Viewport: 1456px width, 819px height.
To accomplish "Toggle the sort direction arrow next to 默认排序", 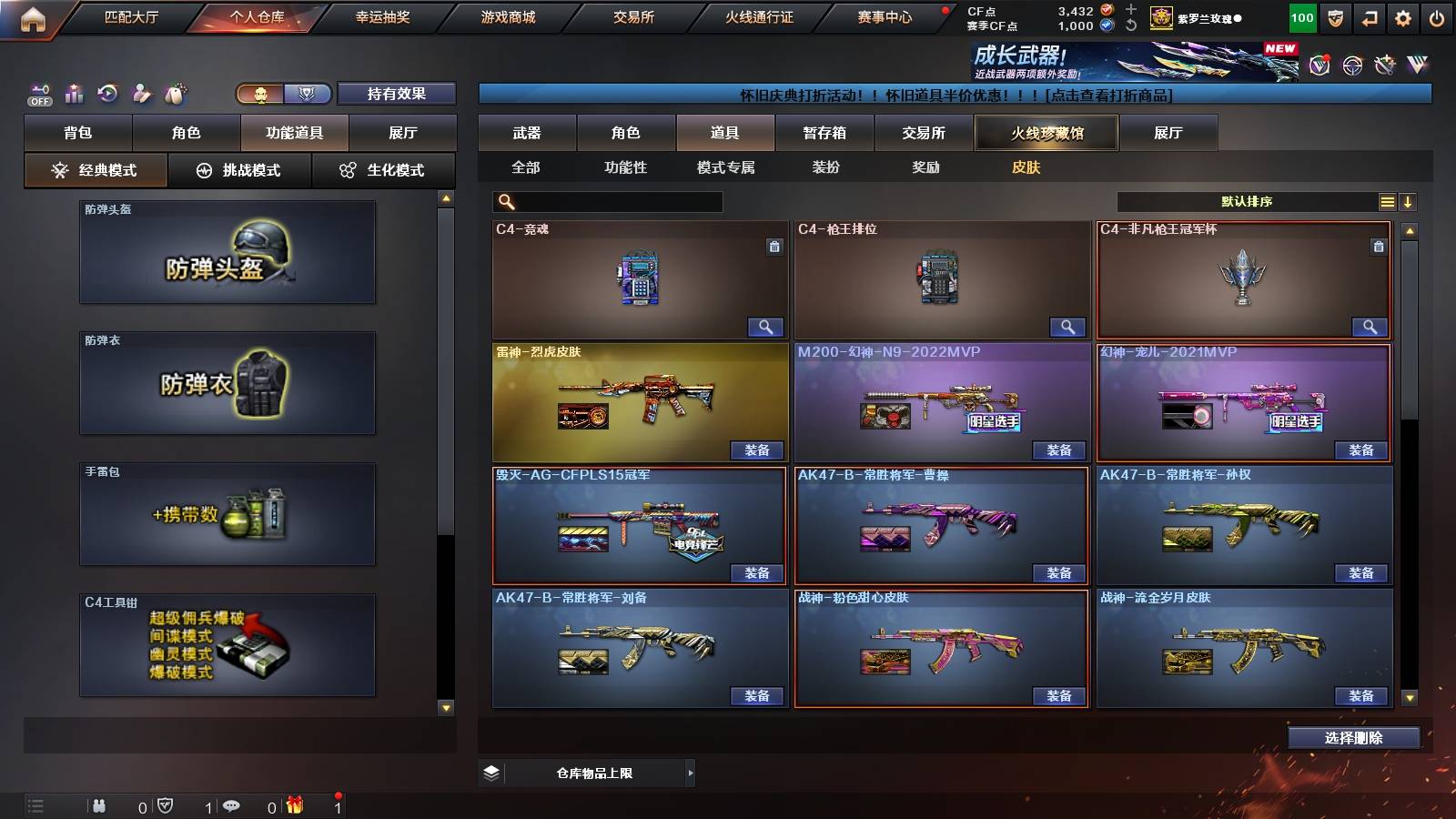I will click(x=1410, y=201).
